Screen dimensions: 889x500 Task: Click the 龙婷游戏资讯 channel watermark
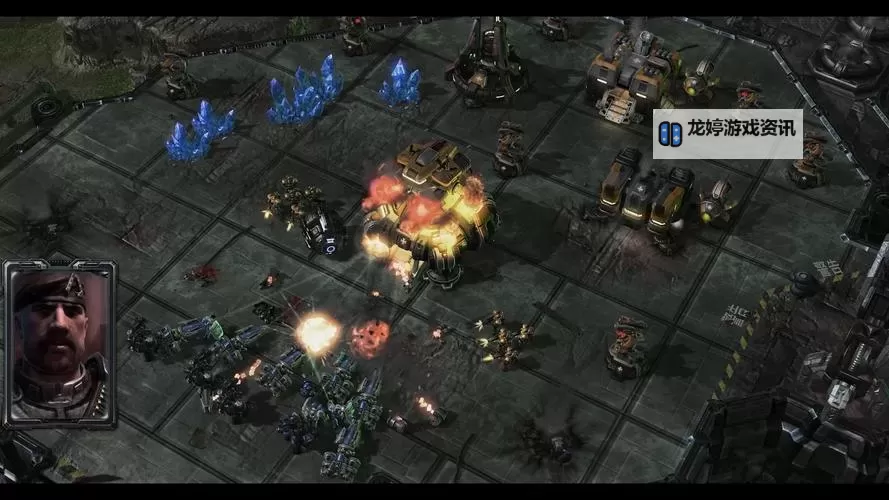pos(727,132)
